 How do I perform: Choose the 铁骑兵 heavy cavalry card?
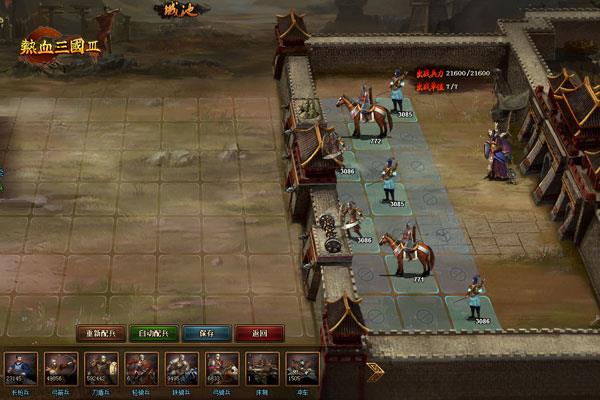pyautogui.click(x=181, y=369)
